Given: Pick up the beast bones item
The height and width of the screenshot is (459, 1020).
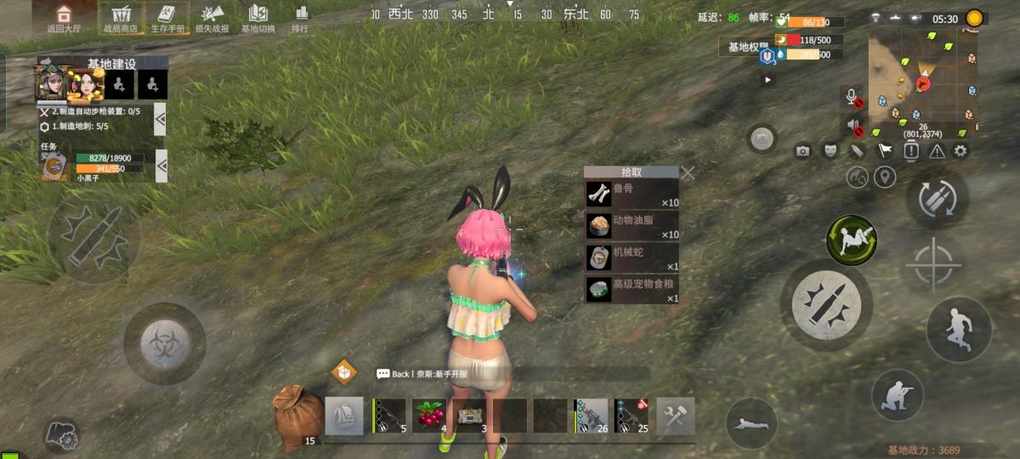Looking at the screenshot, I should [632, 194].
